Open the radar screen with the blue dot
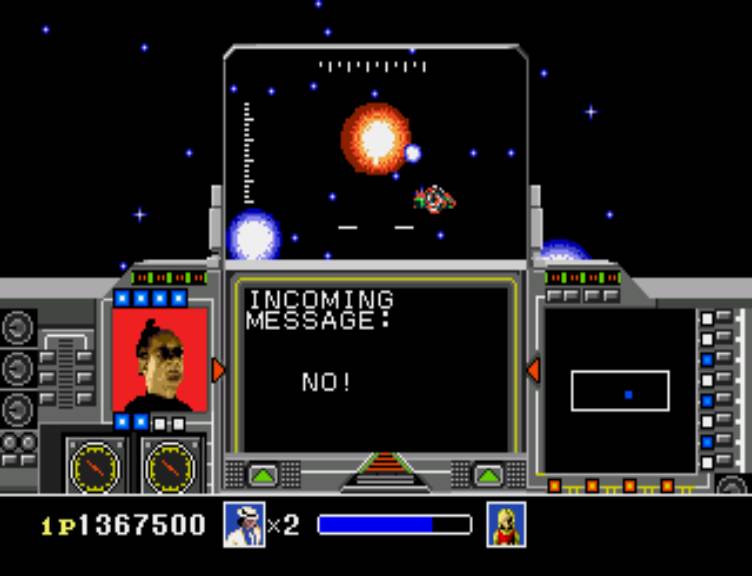The height and width of the screenshot is (576, 752). 619,391
